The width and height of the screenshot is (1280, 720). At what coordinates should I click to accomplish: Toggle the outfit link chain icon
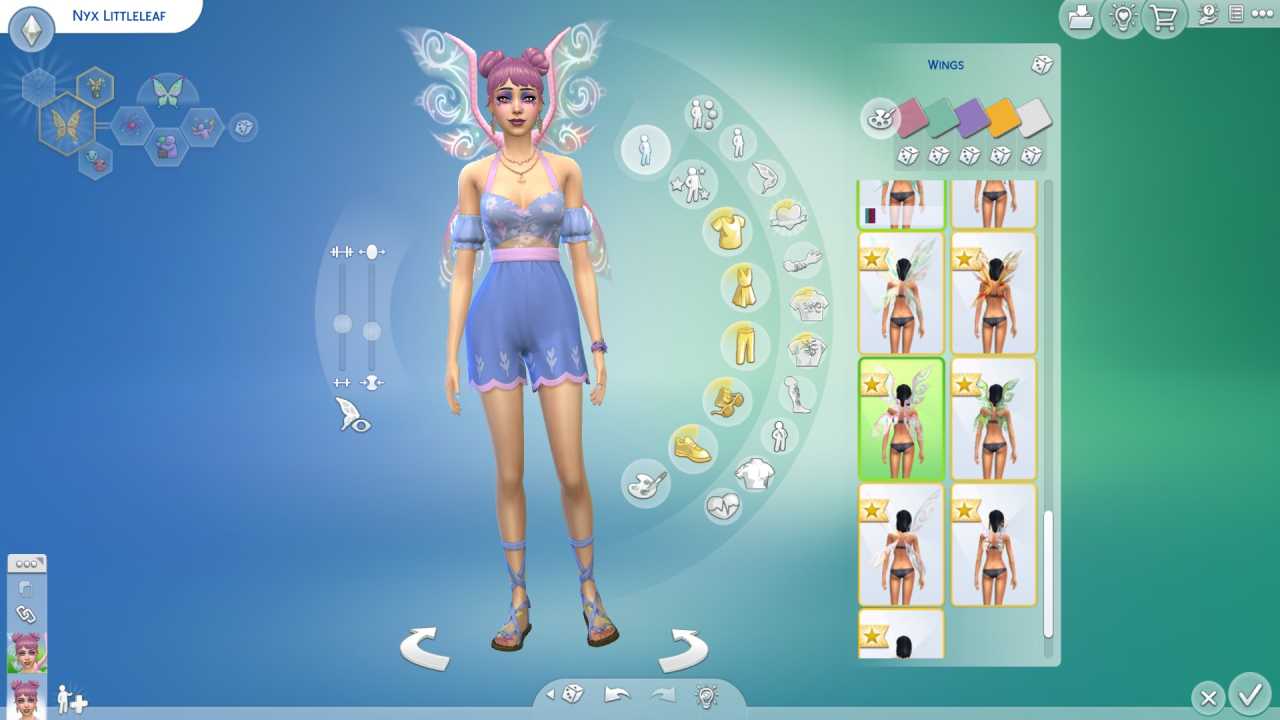pos(26,612)
